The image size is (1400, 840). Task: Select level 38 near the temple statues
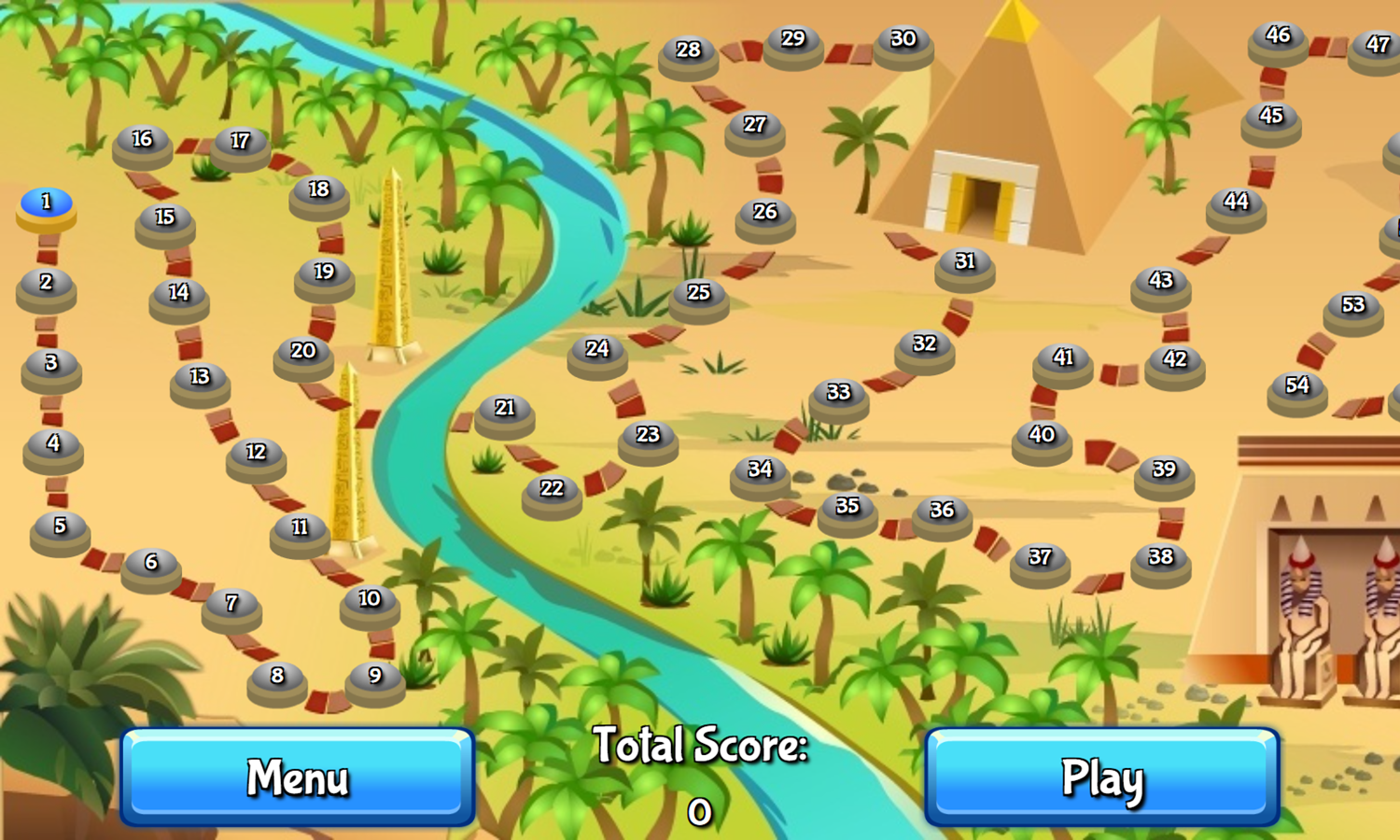tap(1160, 558)
